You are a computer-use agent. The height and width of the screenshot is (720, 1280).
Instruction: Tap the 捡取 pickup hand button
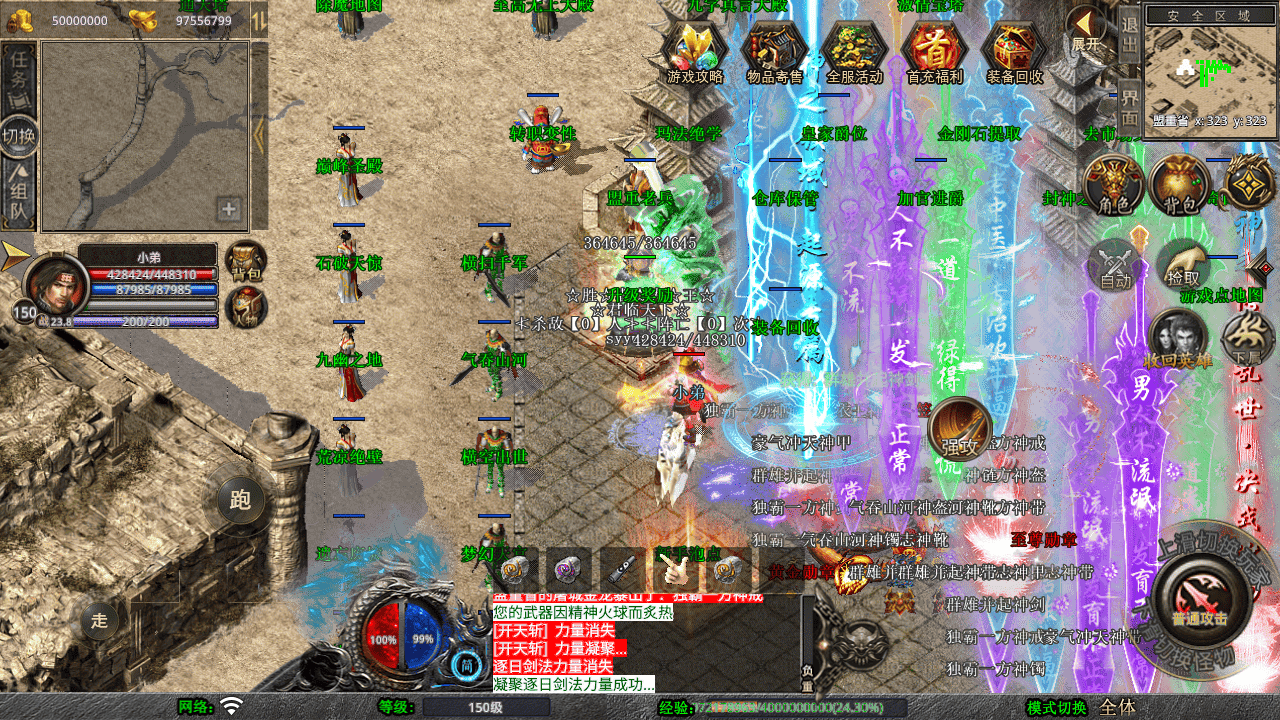(1183, 266)
